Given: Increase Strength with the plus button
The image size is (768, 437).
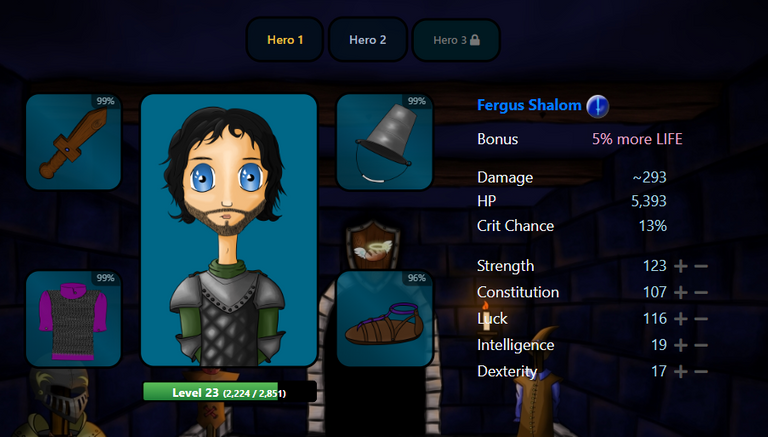Looking at the screenshot, I should (x=681, y=266).
